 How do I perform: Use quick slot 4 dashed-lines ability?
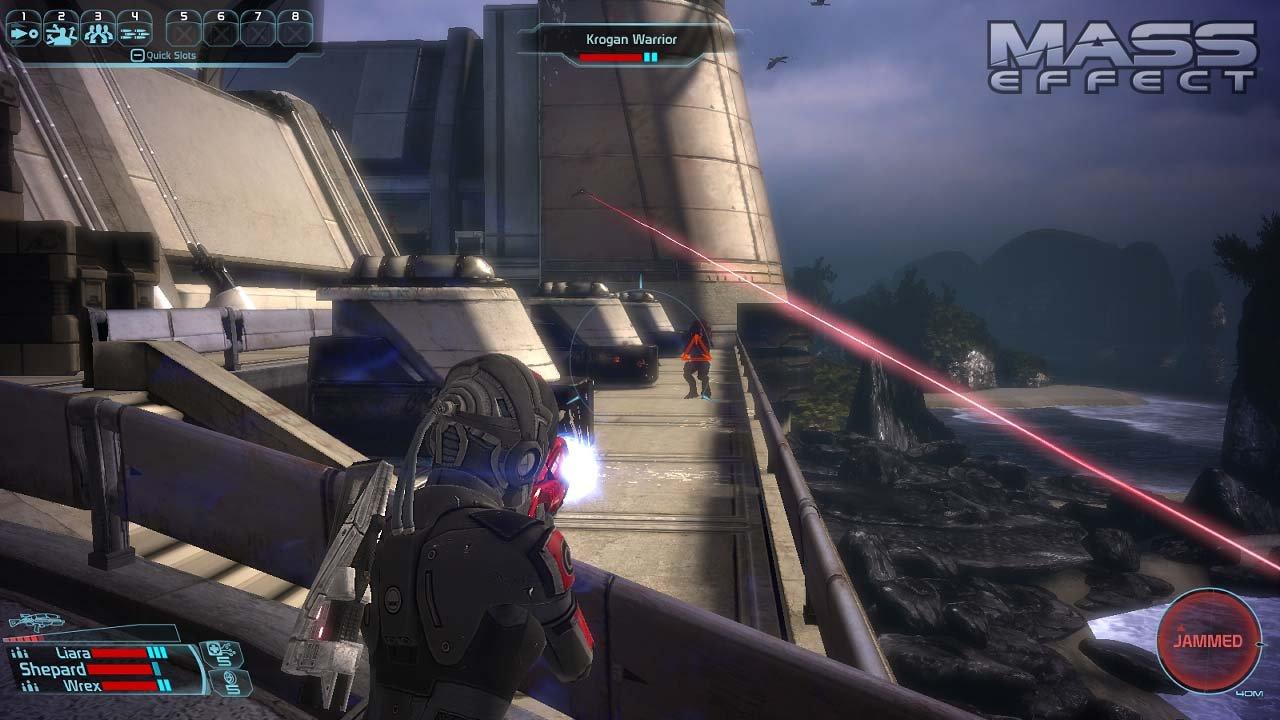click(x=134, y=33)
